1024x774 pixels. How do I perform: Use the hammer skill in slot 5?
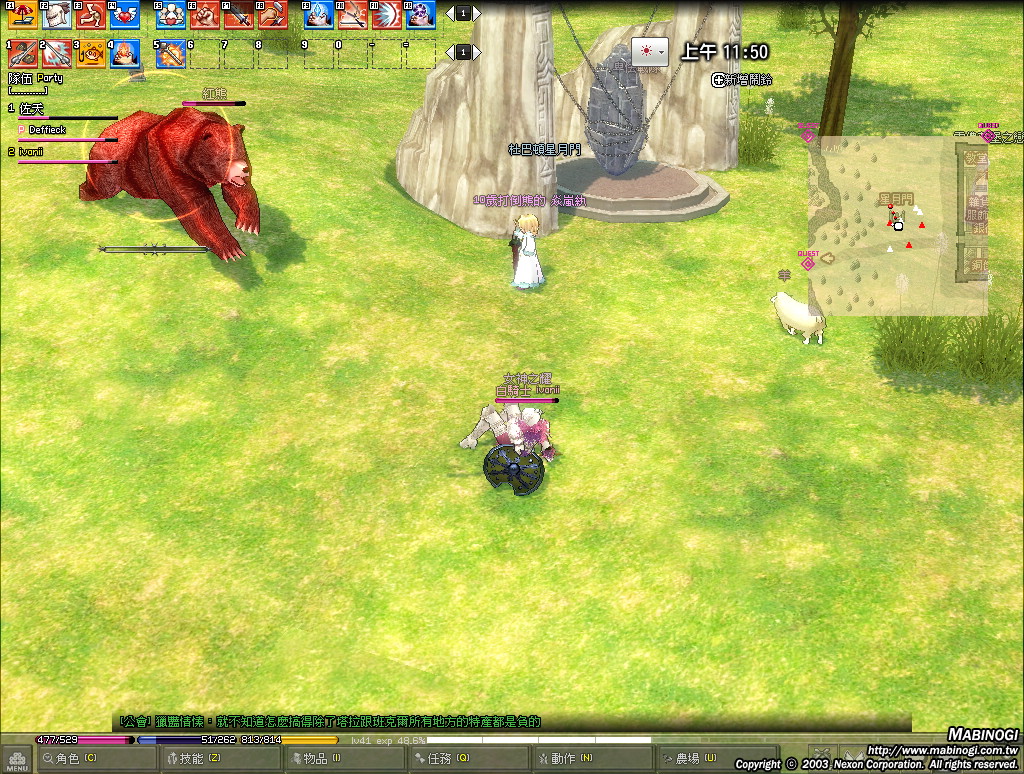(170, 53)
